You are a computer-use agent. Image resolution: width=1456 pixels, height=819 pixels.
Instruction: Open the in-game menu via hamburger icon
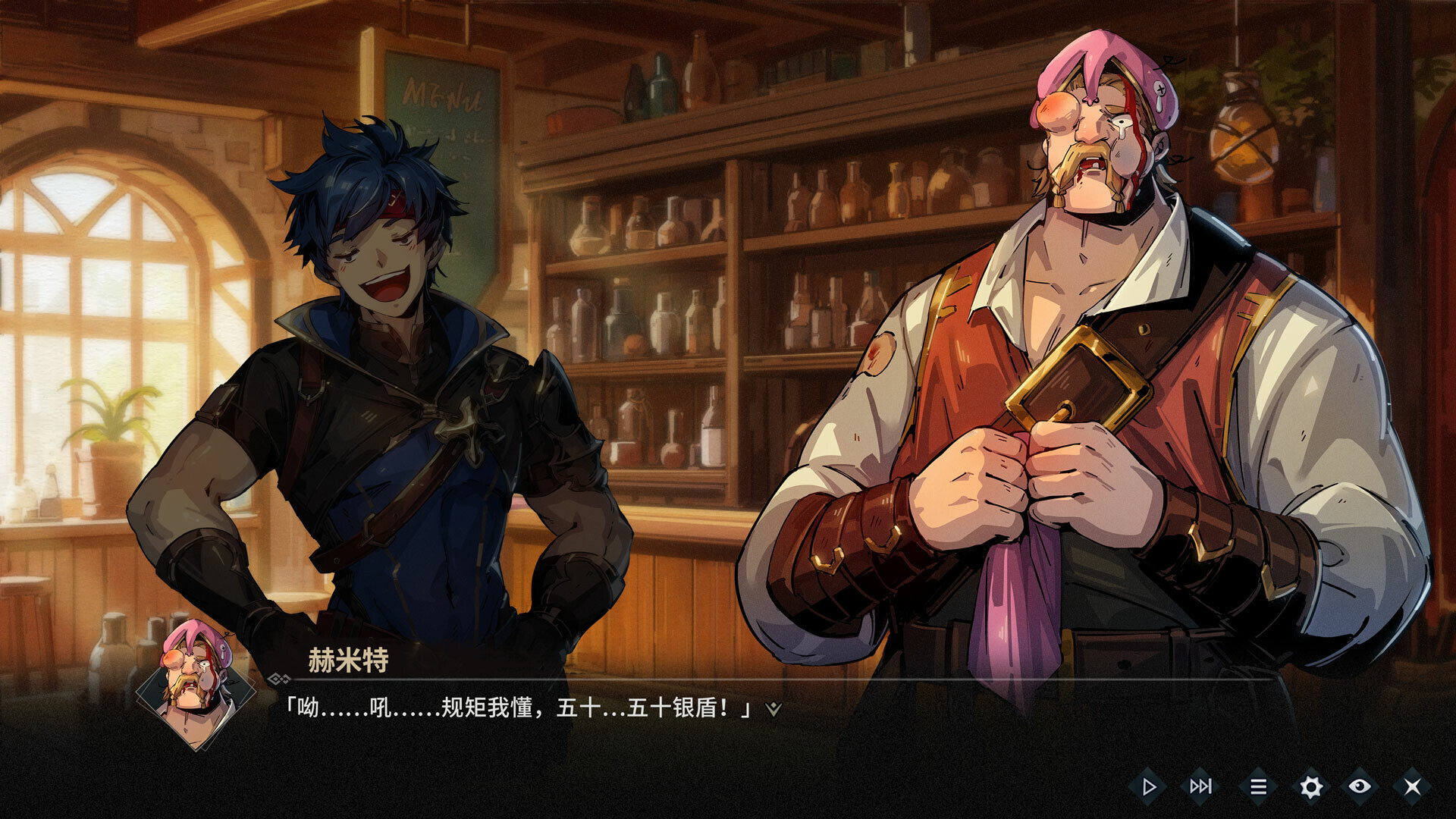[x=1260, y=786]
